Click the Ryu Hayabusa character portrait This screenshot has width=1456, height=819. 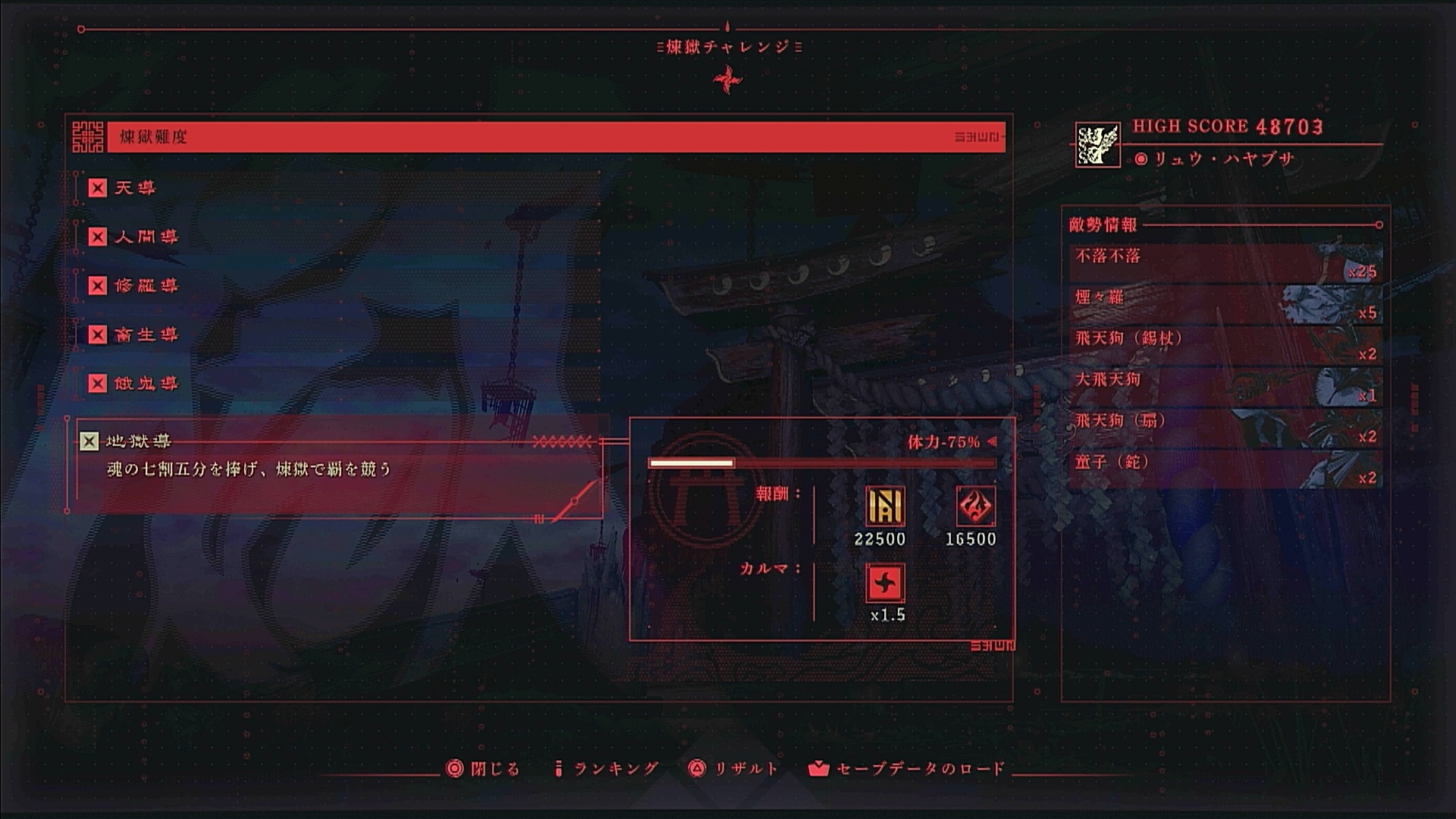coord(1097,144)
